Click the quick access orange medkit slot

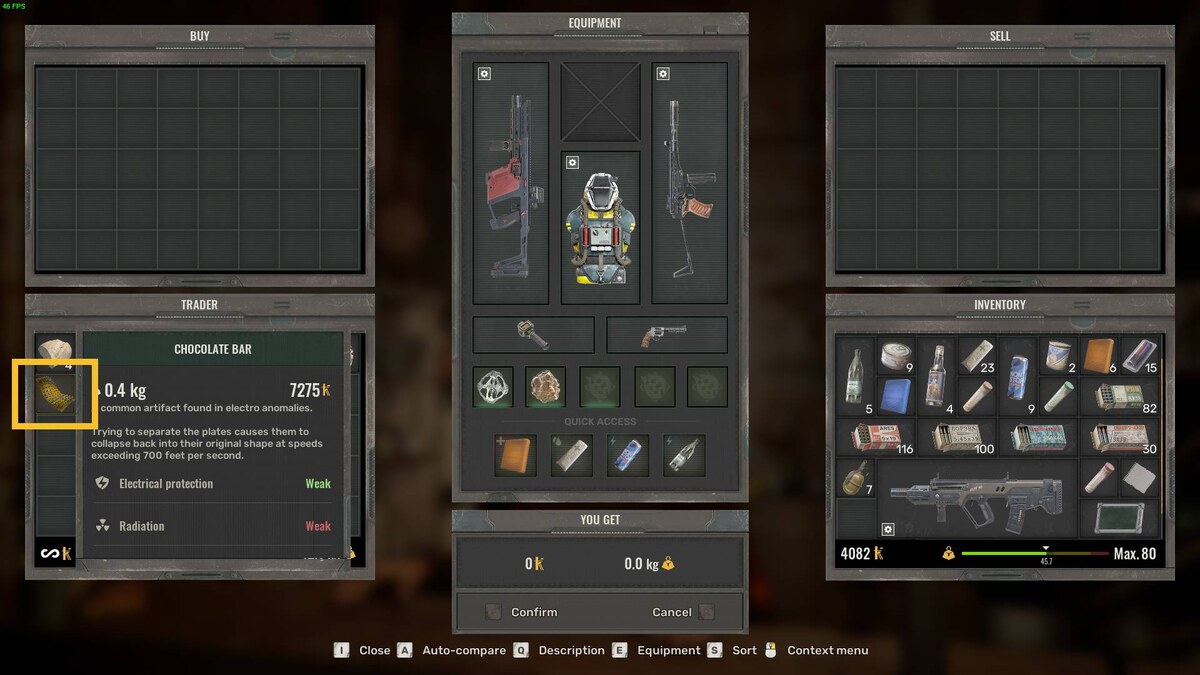(x=515, y=455)
